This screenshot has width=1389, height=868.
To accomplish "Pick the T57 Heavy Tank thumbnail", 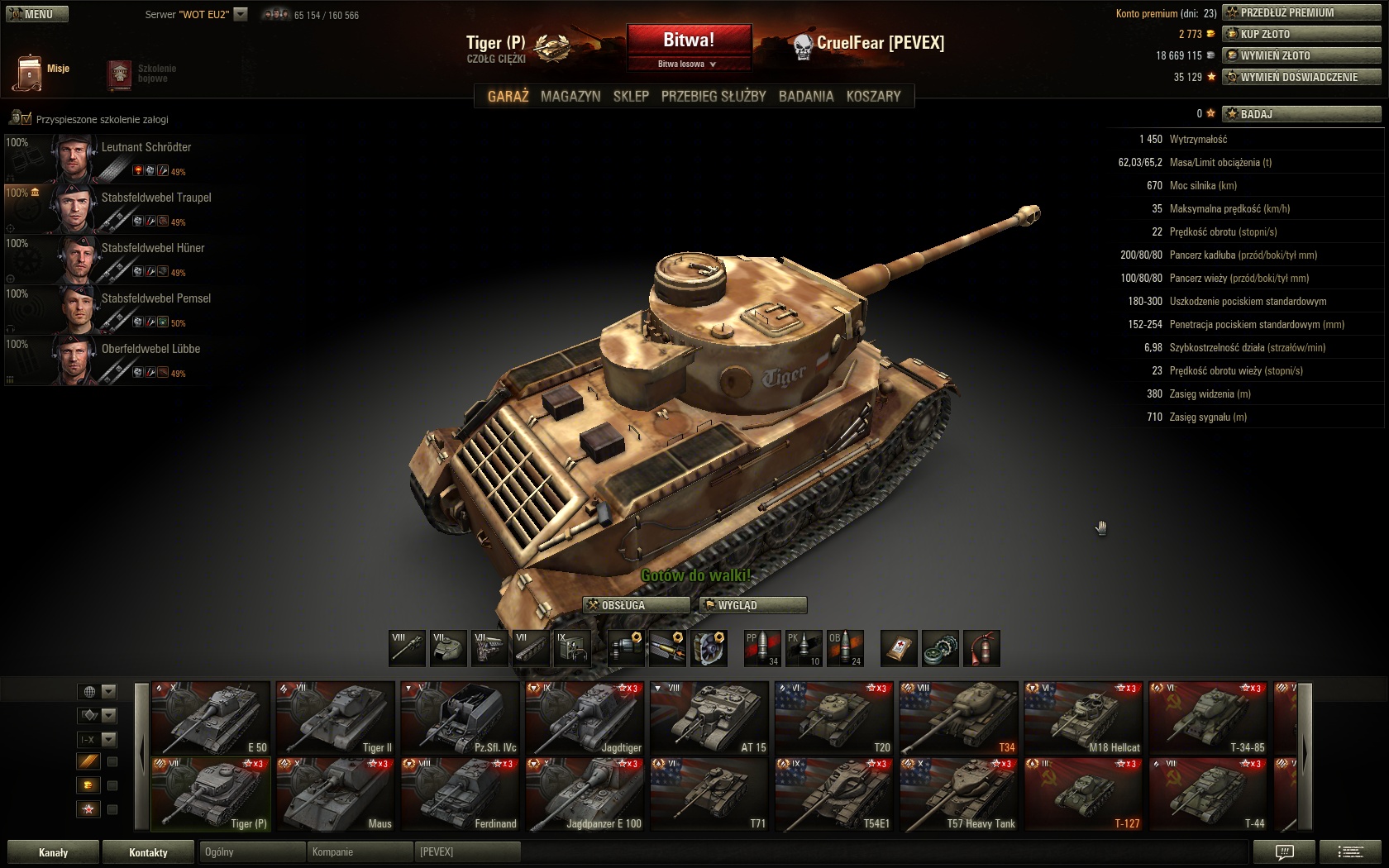I will 959,794.
